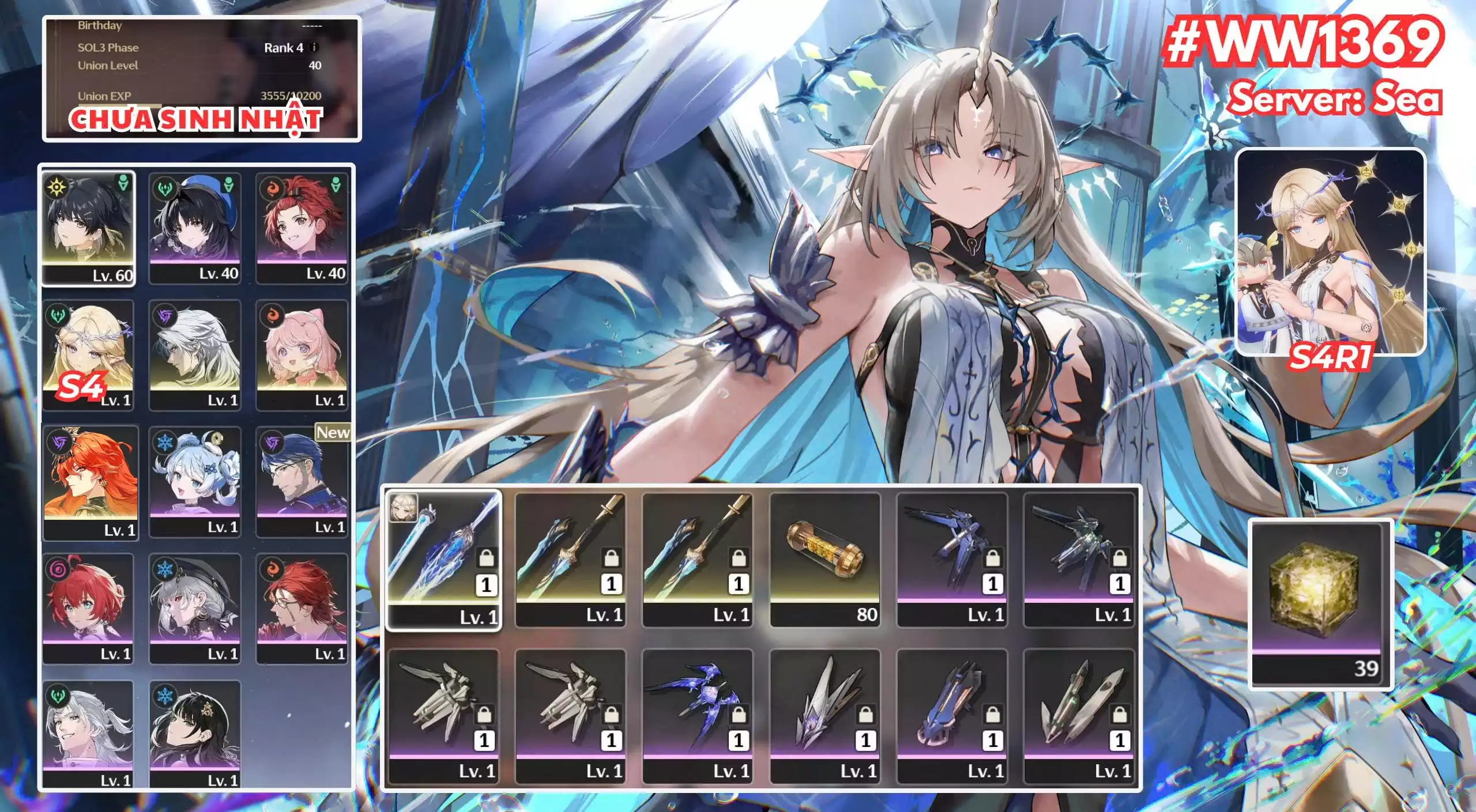Select the dark blue starry gauntlets weapon
Image resolution: width=1476 pixels, height=812 pixels.
698,715
